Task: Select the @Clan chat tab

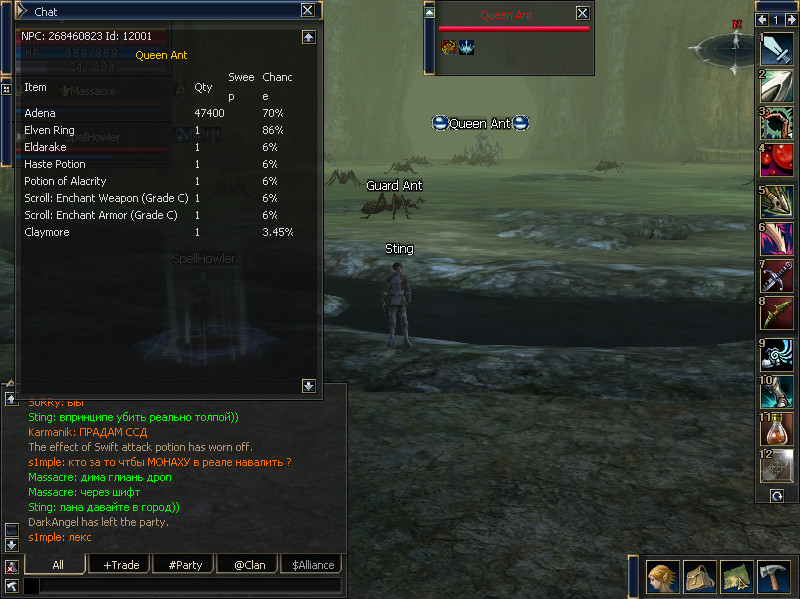Action: [x=249, y=565]
